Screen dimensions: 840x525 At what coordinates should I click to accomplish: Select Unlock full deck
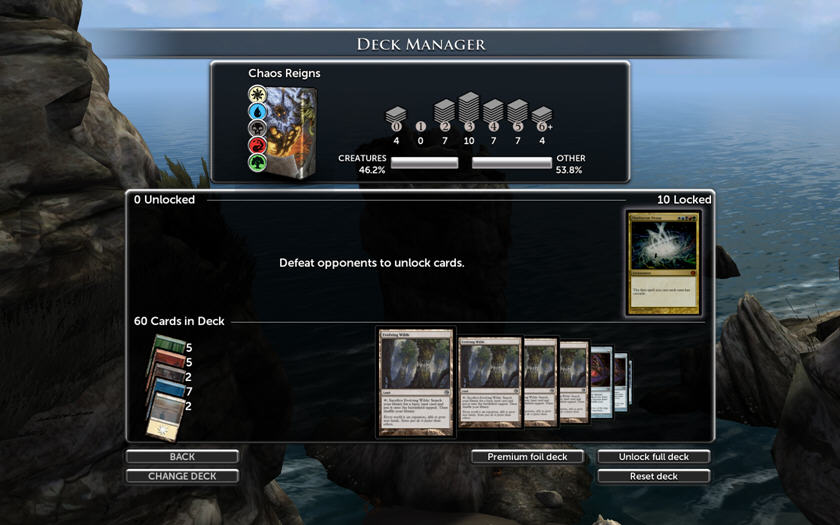(654, 457)
